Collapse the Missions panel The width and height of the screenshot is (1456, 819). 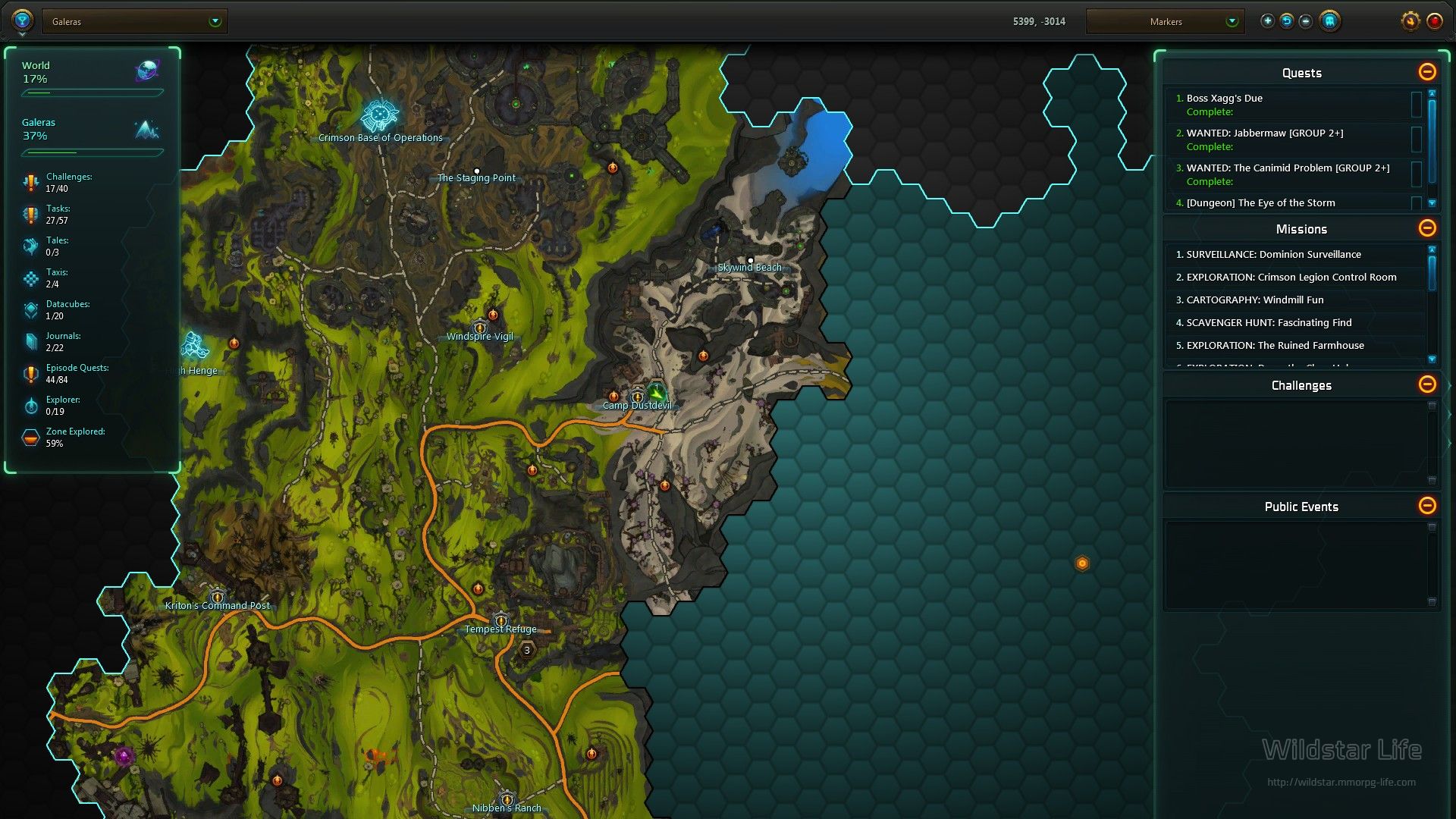(x=1426, y=228)
